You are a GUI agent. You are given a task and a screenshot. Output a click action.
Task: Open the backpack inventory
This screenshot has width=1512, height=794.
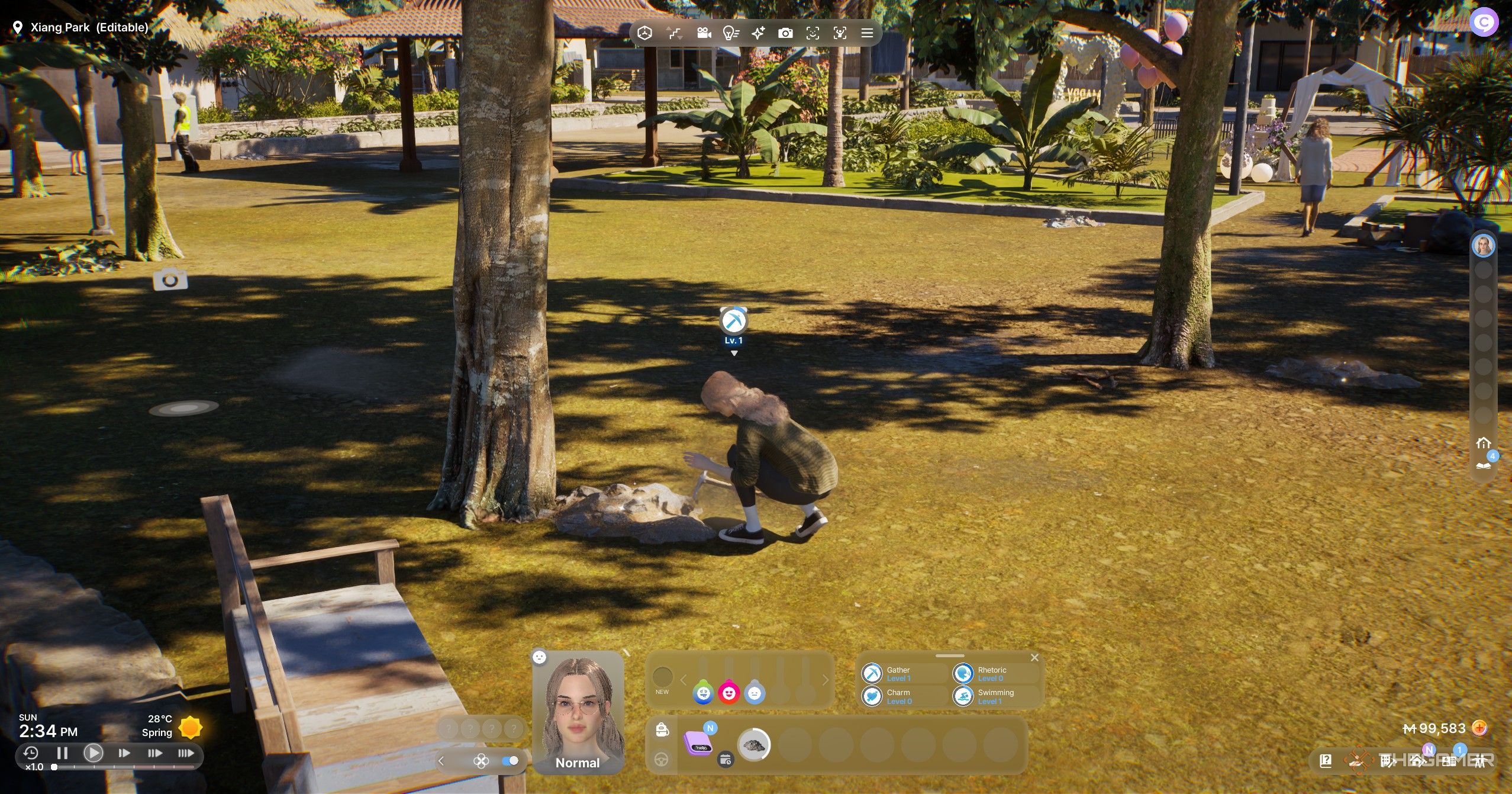click(662, 729)
